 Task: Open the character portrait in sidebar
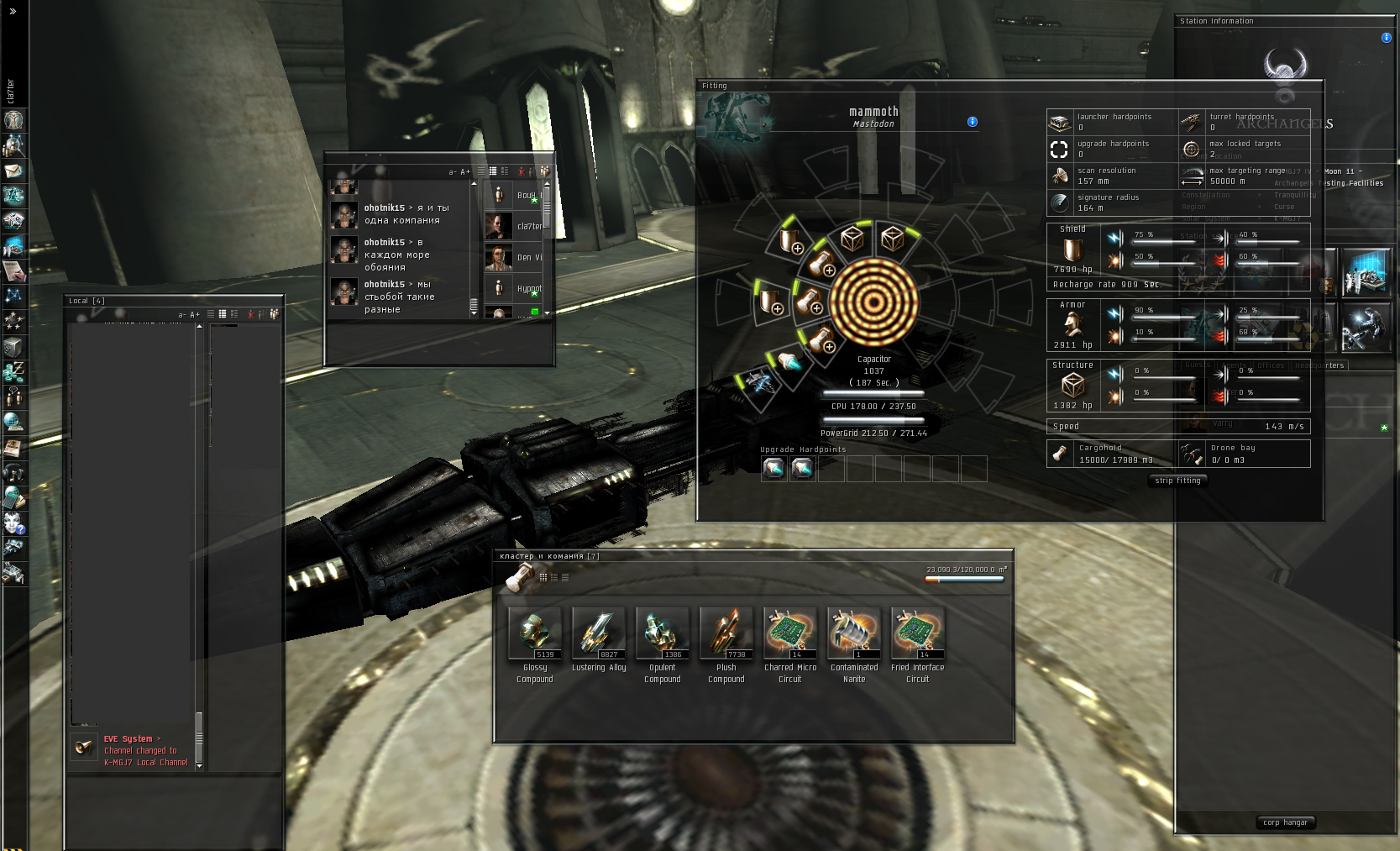13,120
